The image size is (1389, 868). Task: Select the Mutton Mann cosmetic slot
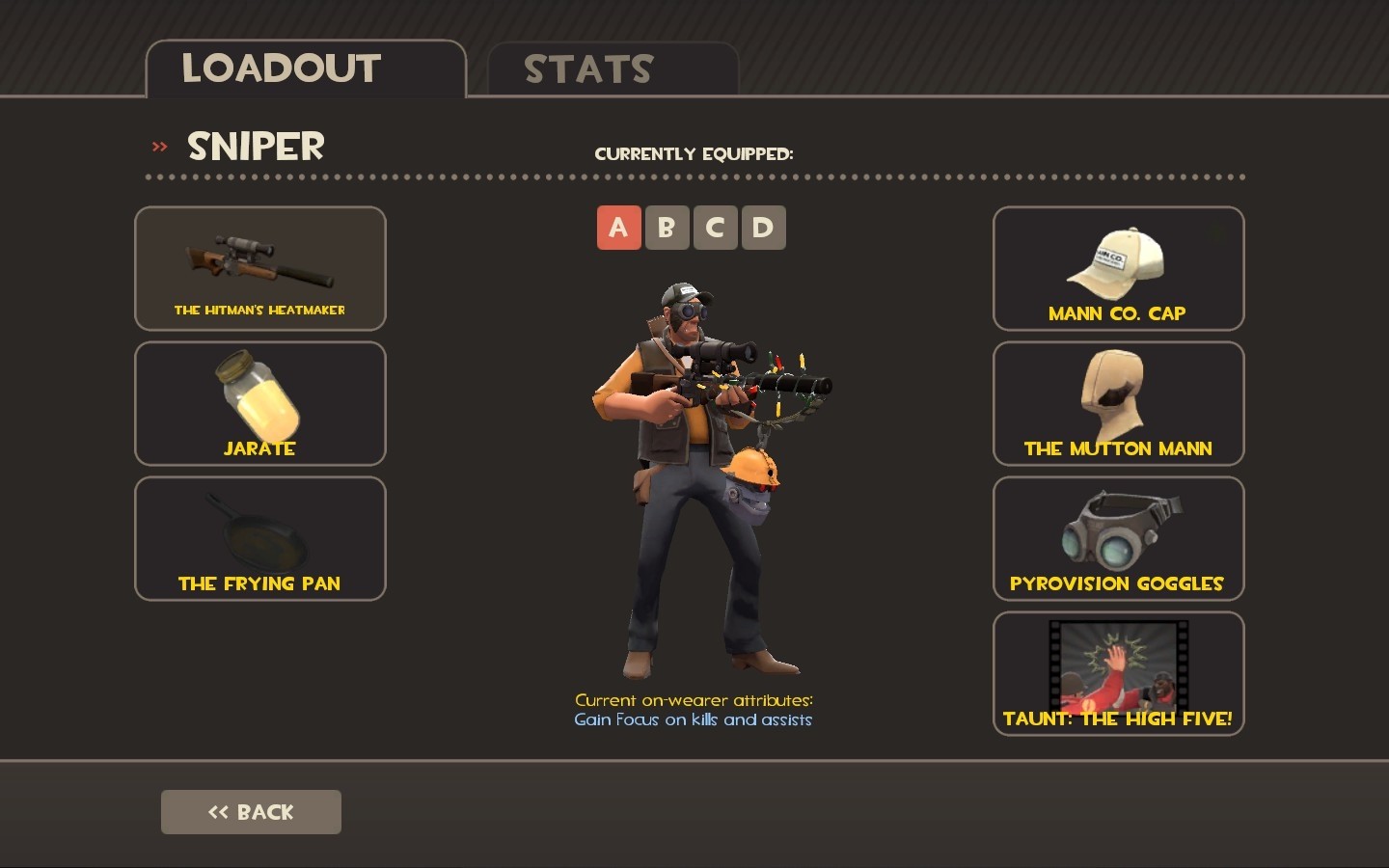click(1117, 403)
